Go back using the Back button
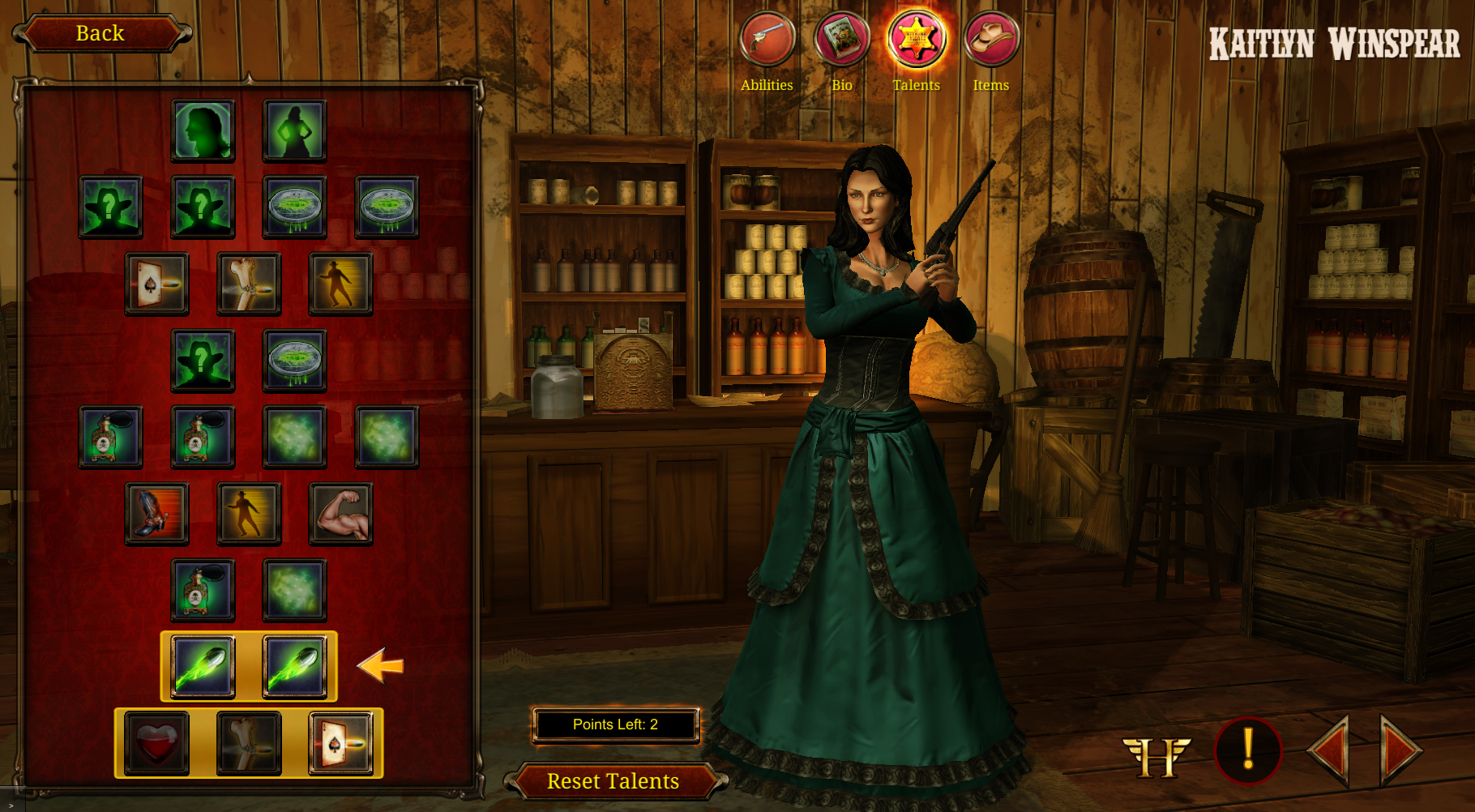The width and height of the screenshot is (1475, 812). pos(100,33)
